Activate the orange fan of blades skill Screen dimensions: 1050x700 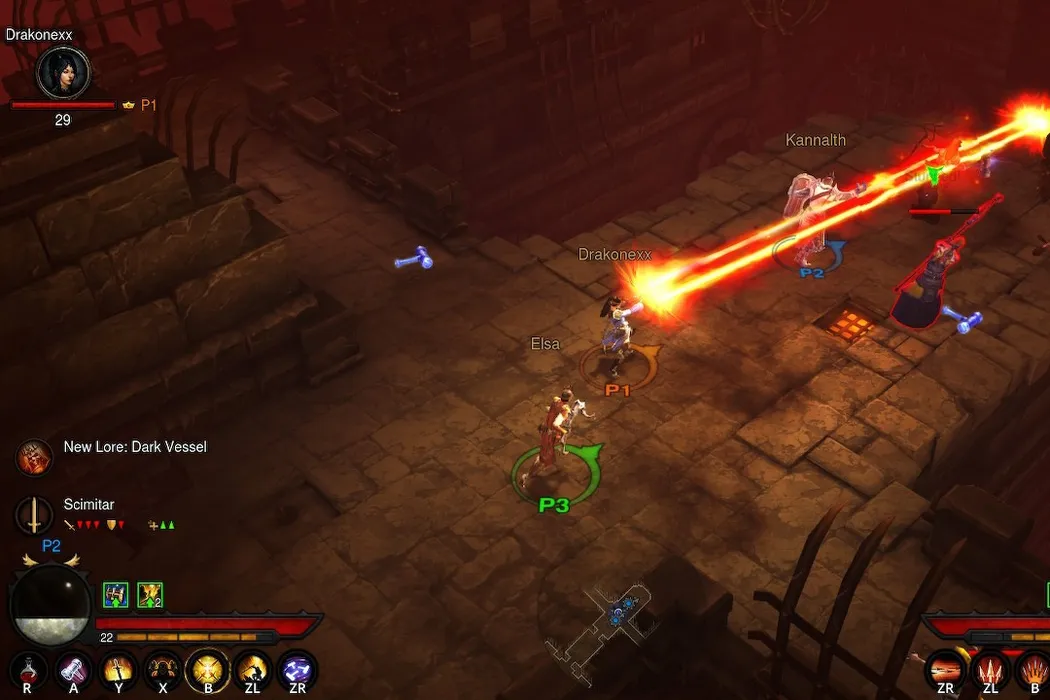1033,669
